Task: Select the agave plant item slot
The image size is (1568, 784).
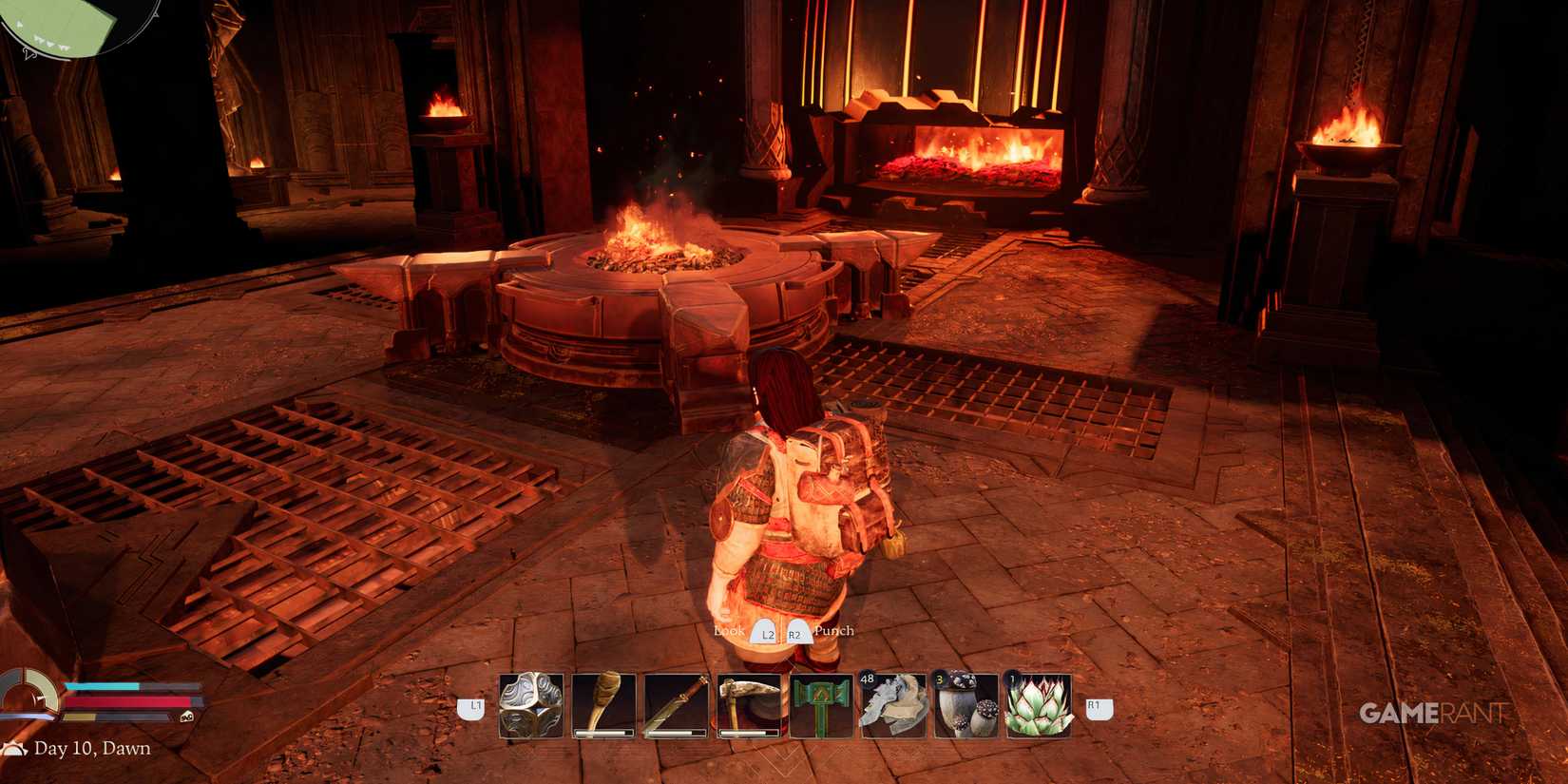Action: pyautogui.click(x=1036, y=705)
